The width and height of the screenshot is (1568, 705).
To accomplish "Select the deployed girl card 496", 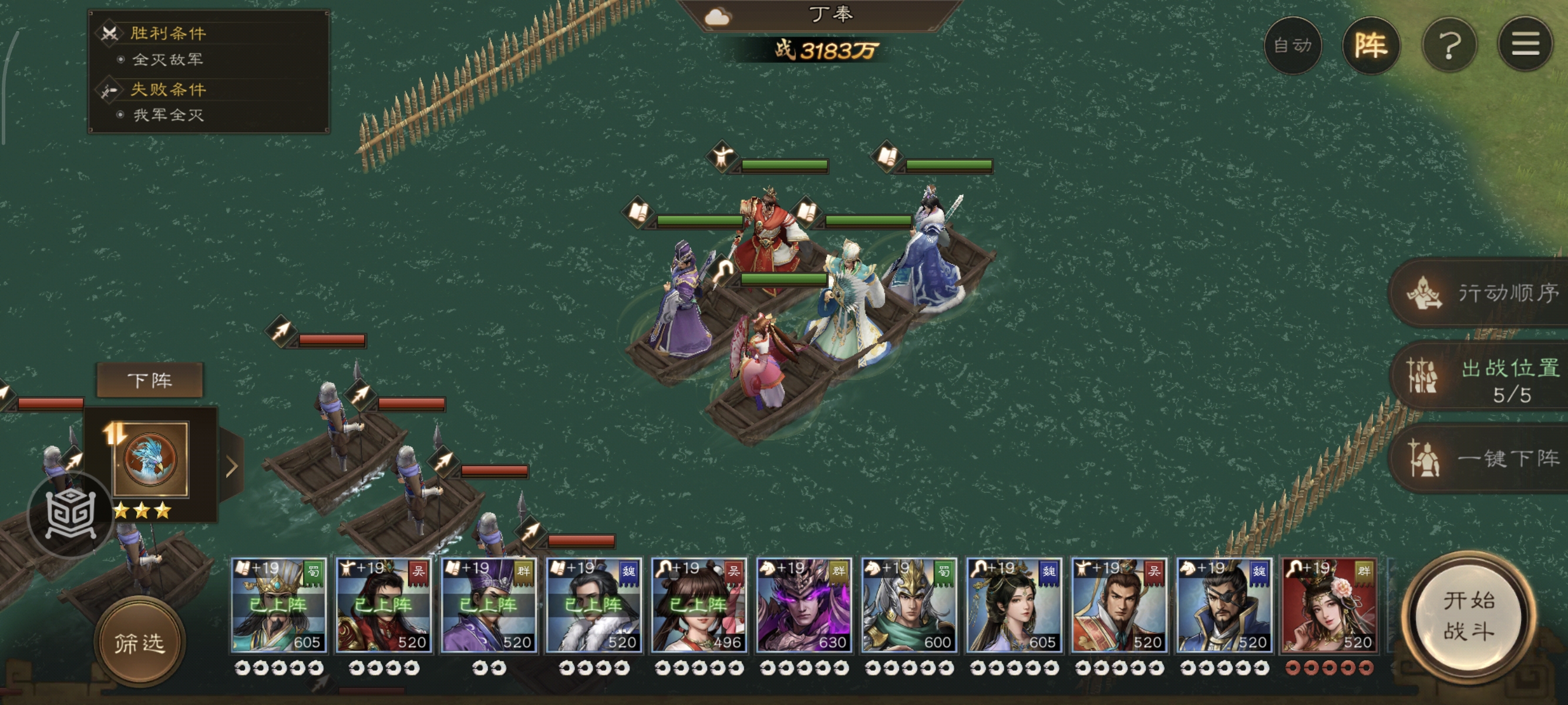I will tap(699, 605).
